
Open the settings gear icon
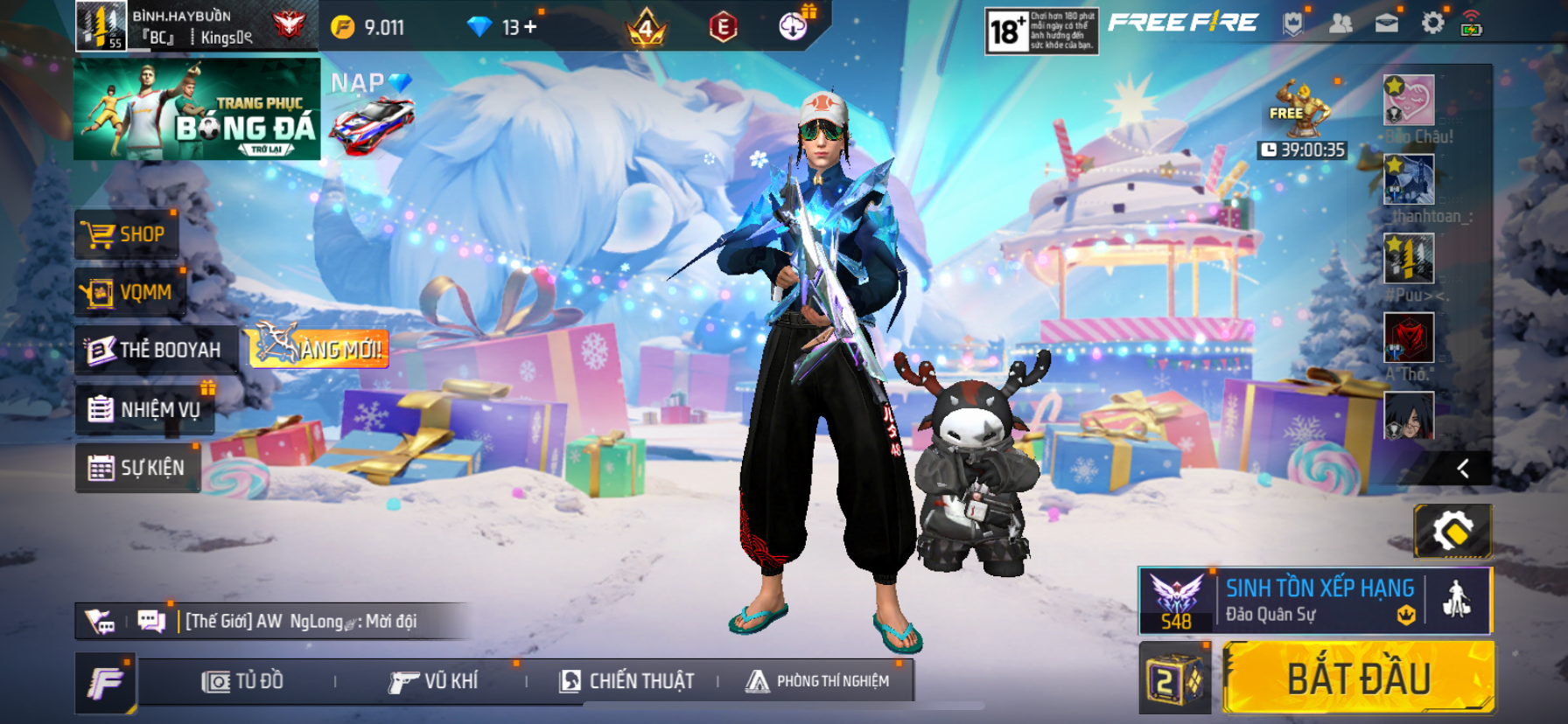(1432, 23)
